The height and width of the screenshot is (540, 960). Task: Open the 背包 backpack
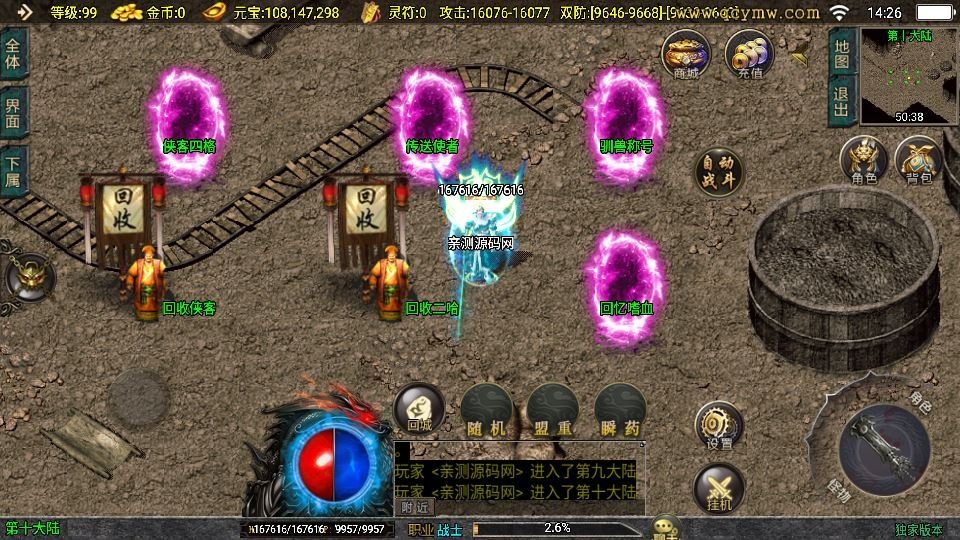[918, 162]
